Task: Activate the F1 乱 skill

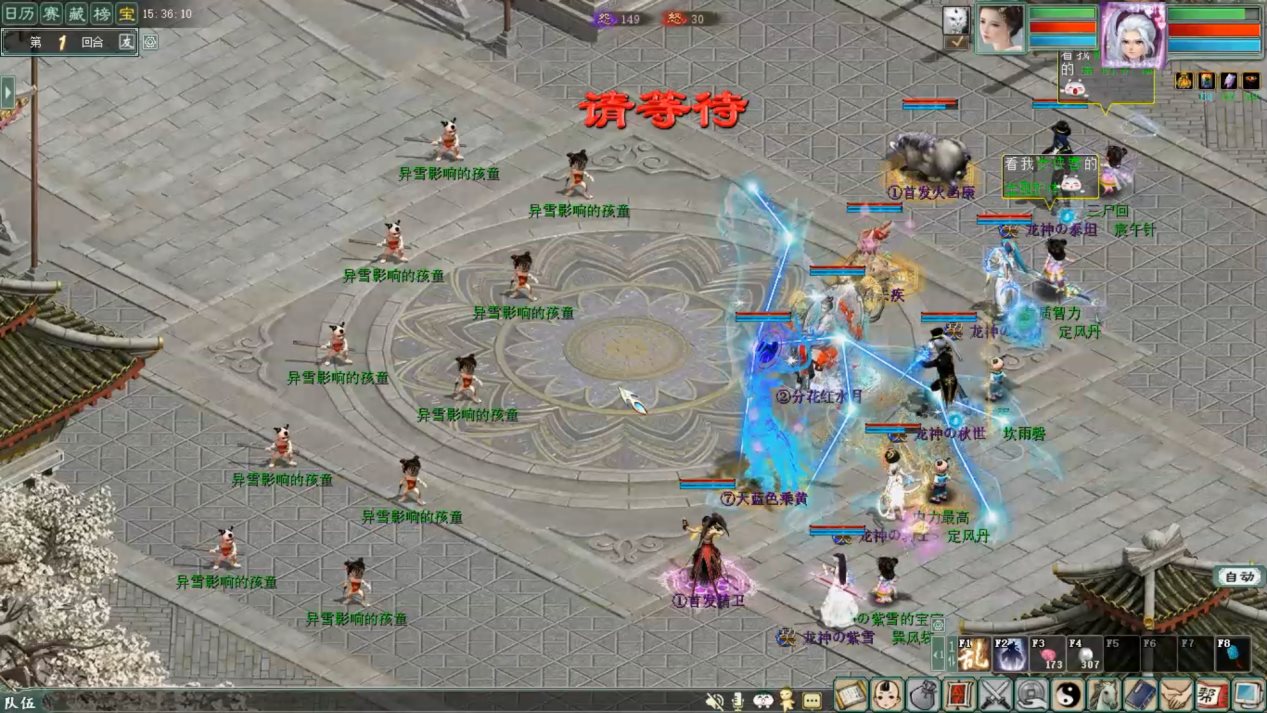Action: 974,654
